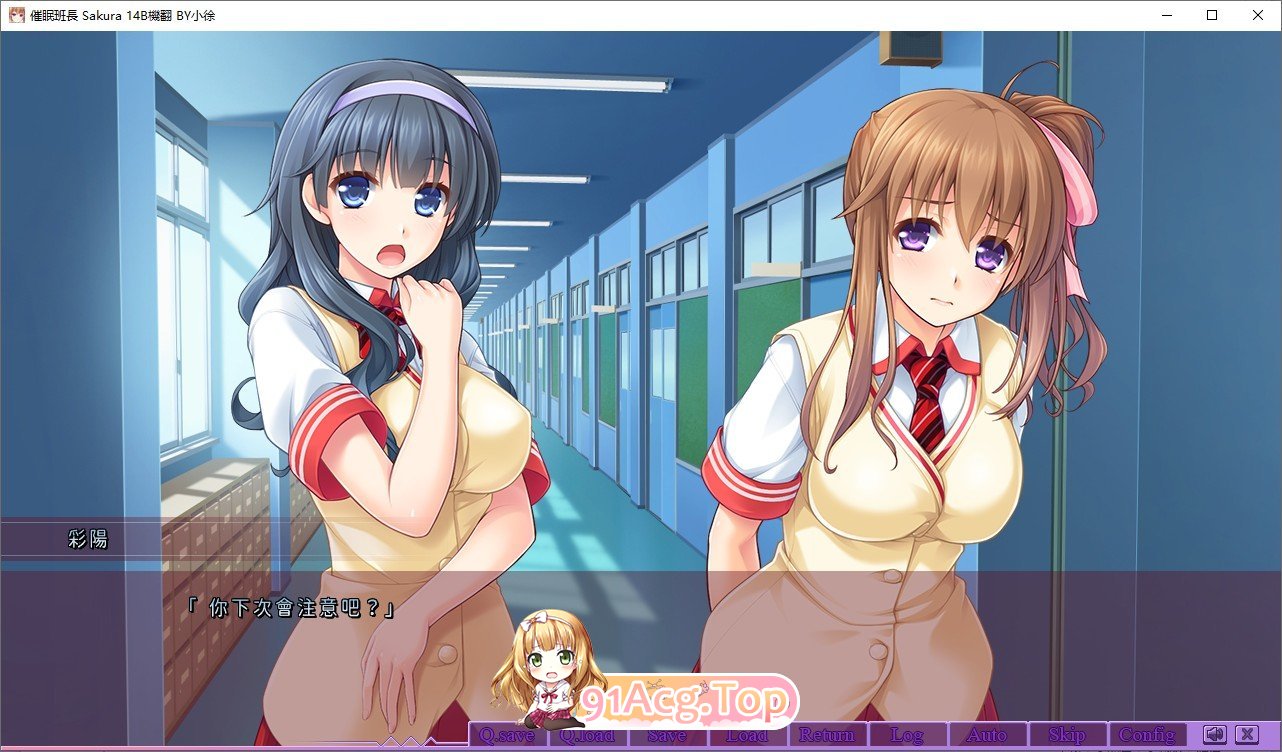
Task: Perform a quick load with Q.load
Action: (x=587, y=733)
